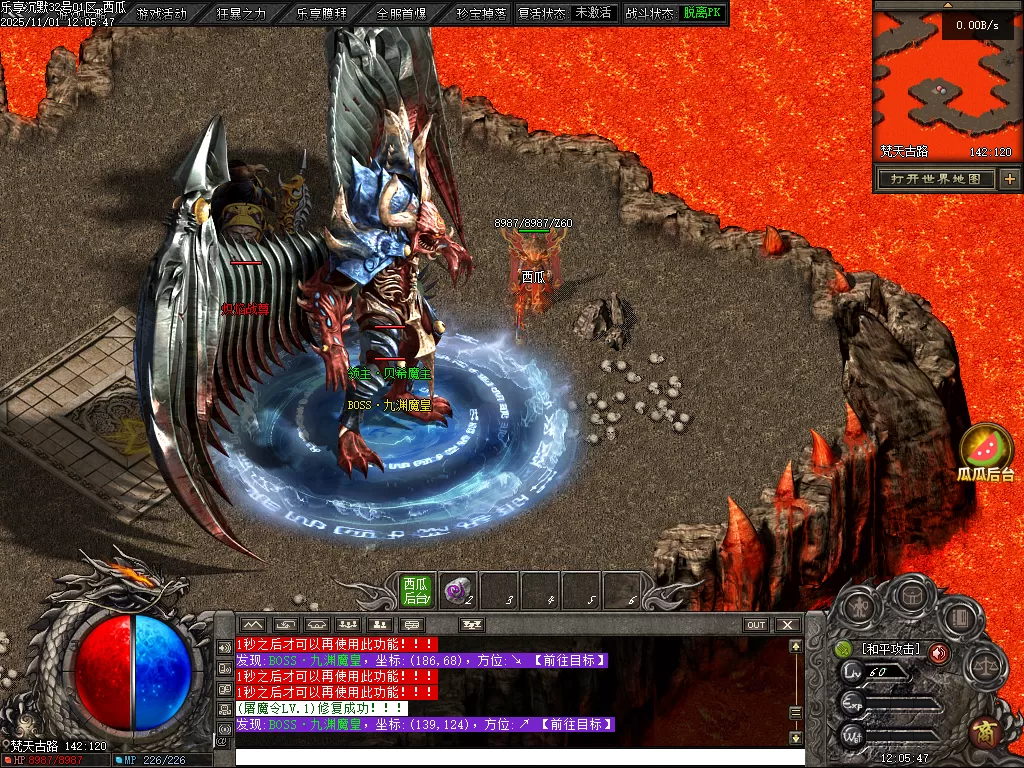Open the shop via the red 商 button
The width and height of the screenshot is (1024, 768).
[x=985, y=732]
